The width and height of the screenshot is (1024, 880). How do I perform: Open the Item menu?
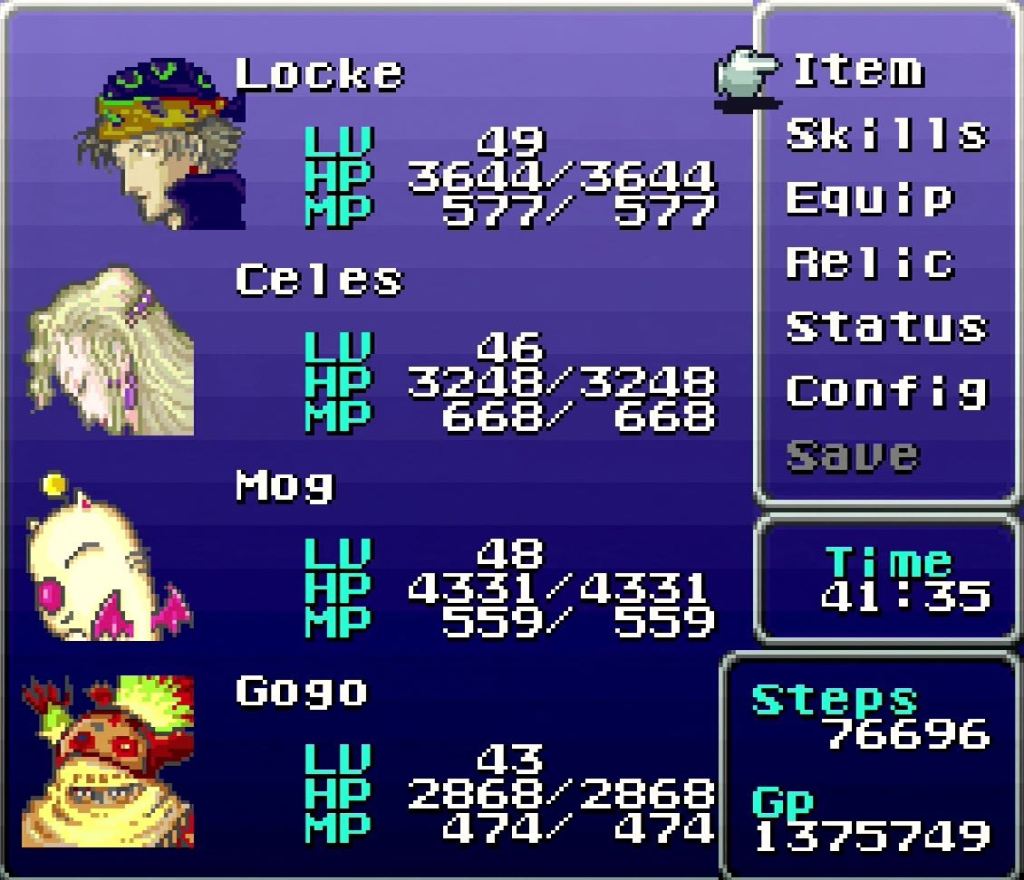pos(858,70)
